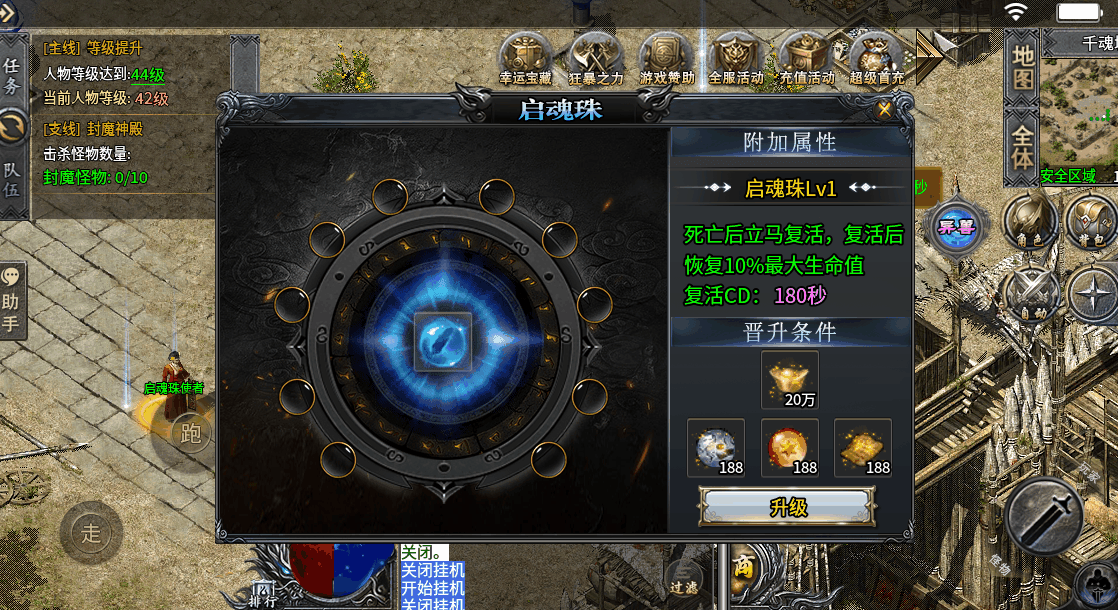
Task: Click the 升级 upgrade button
Action: pos(788,506)
